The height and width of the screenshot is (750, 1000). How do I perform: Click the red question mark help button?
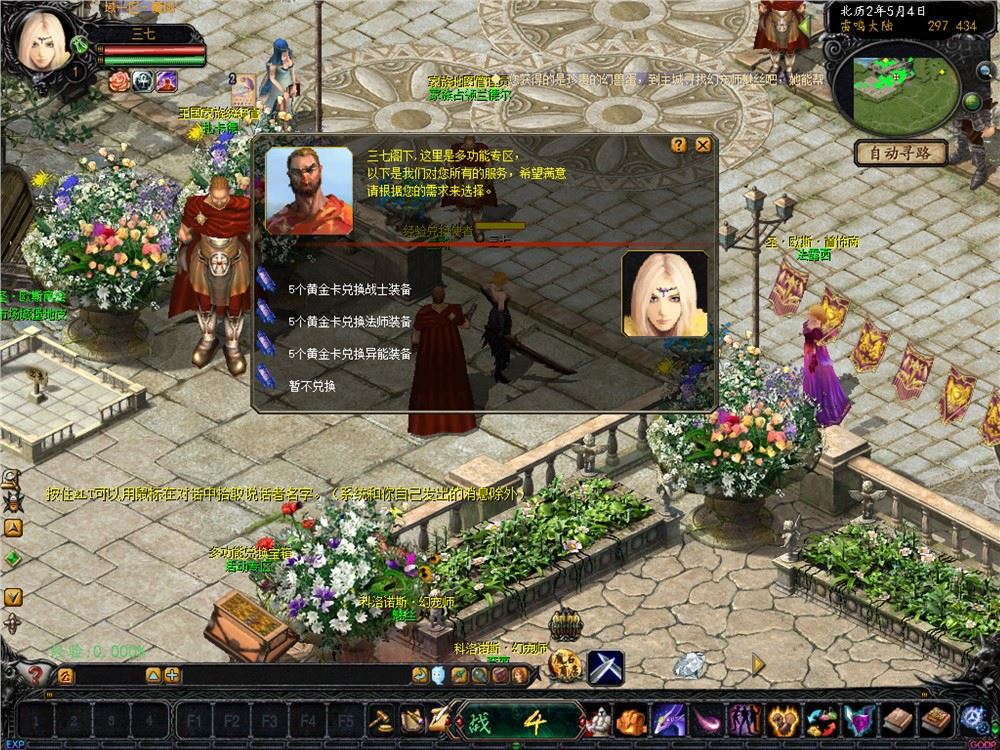click(36, 675)
